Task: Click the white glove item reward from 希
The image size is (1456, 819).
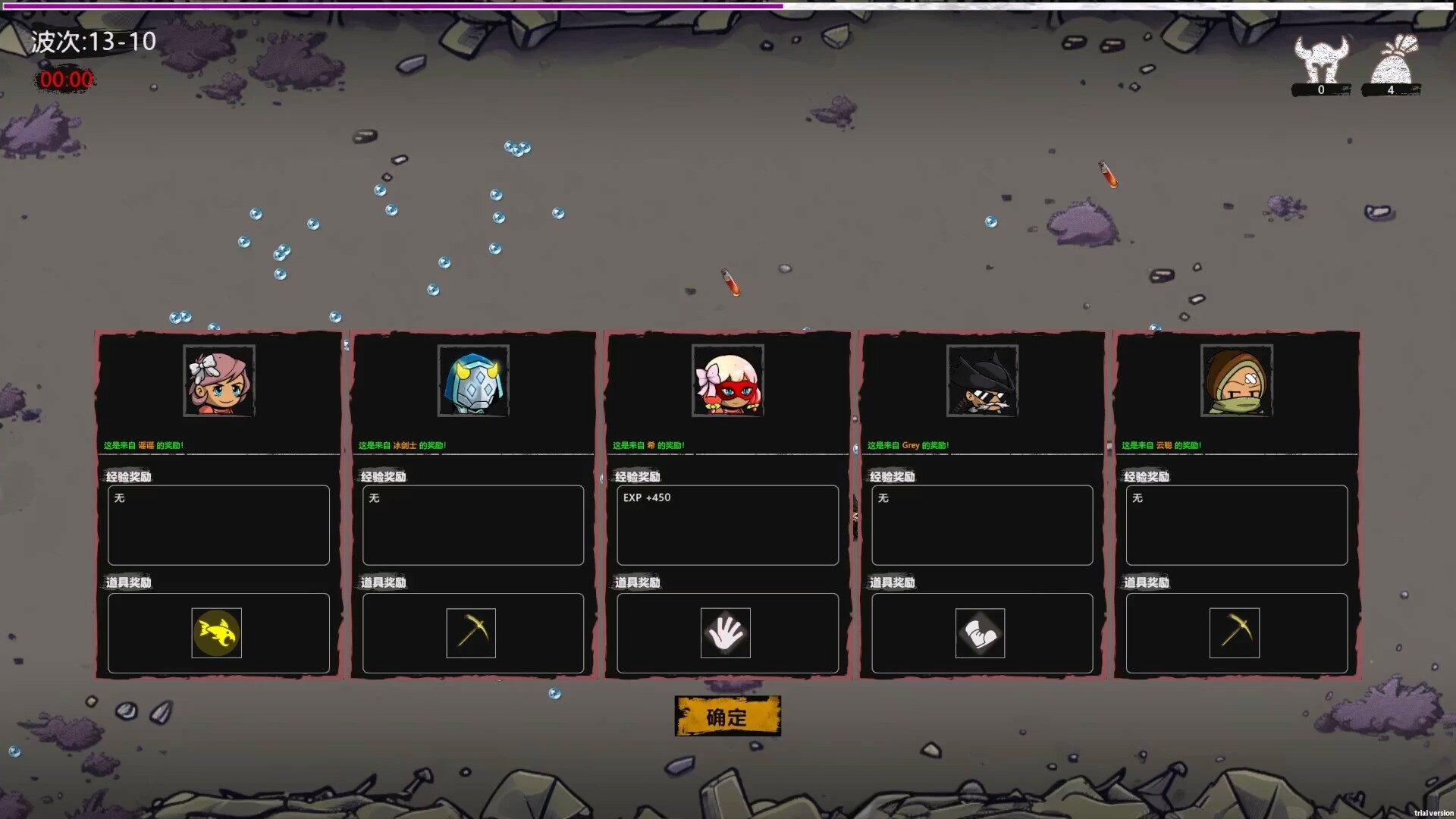Action: 726,633
